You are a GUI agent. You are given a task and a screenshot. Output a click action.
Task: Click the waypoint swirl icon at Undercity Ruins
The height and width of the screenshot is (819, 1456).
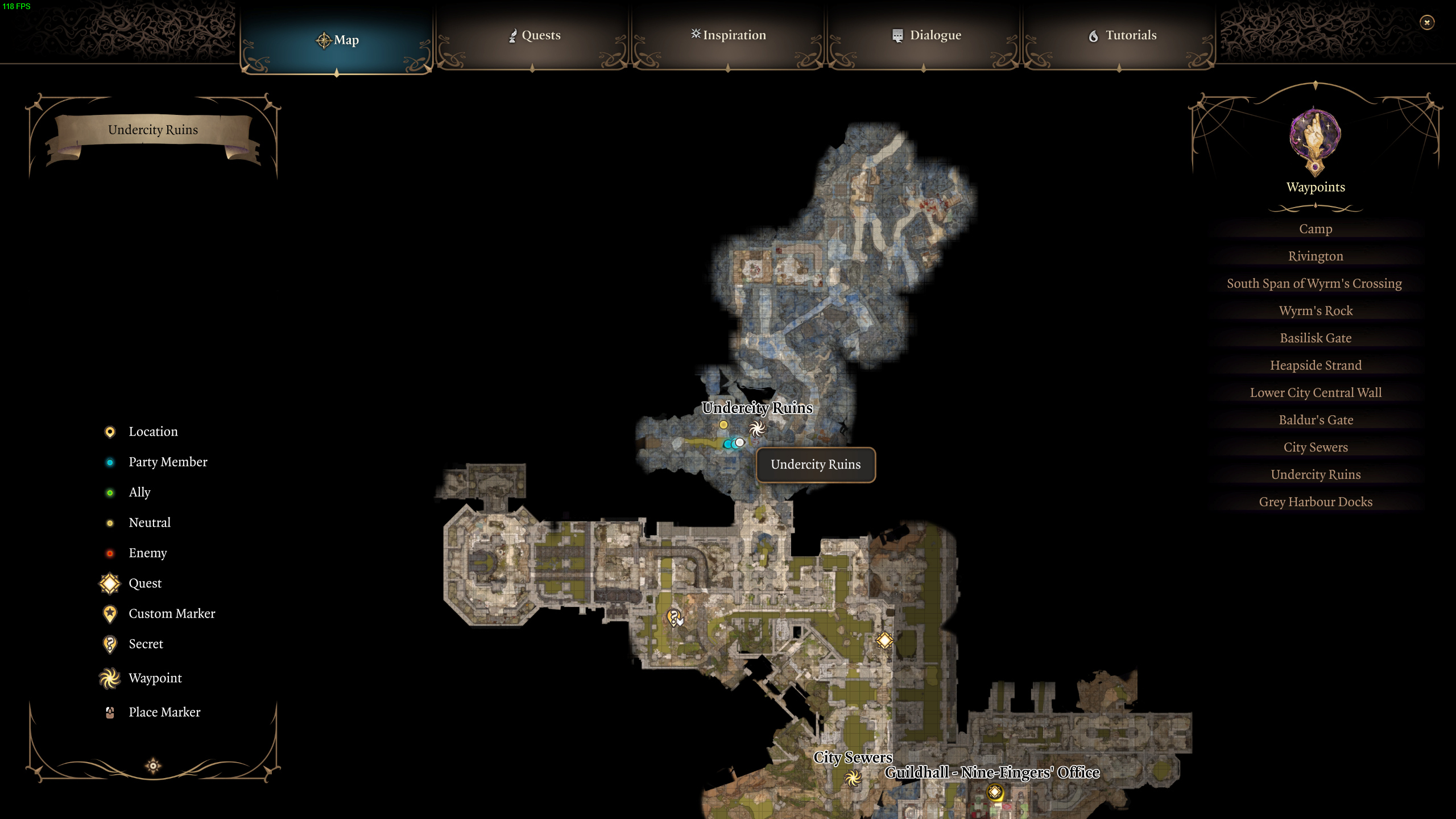coord(756,428)
